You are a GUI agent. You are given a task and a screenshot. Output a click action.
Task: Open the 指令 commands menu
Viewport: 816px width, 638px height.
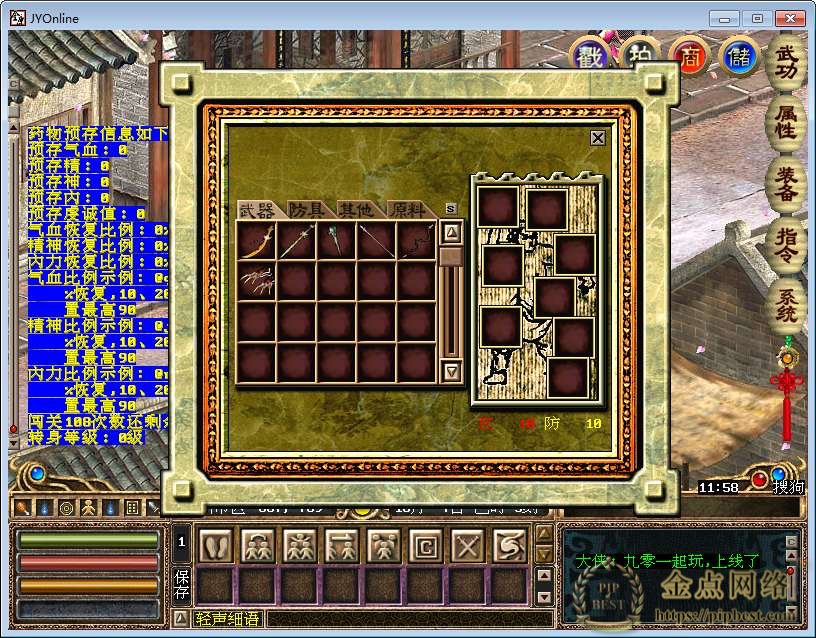coord(787,243)
